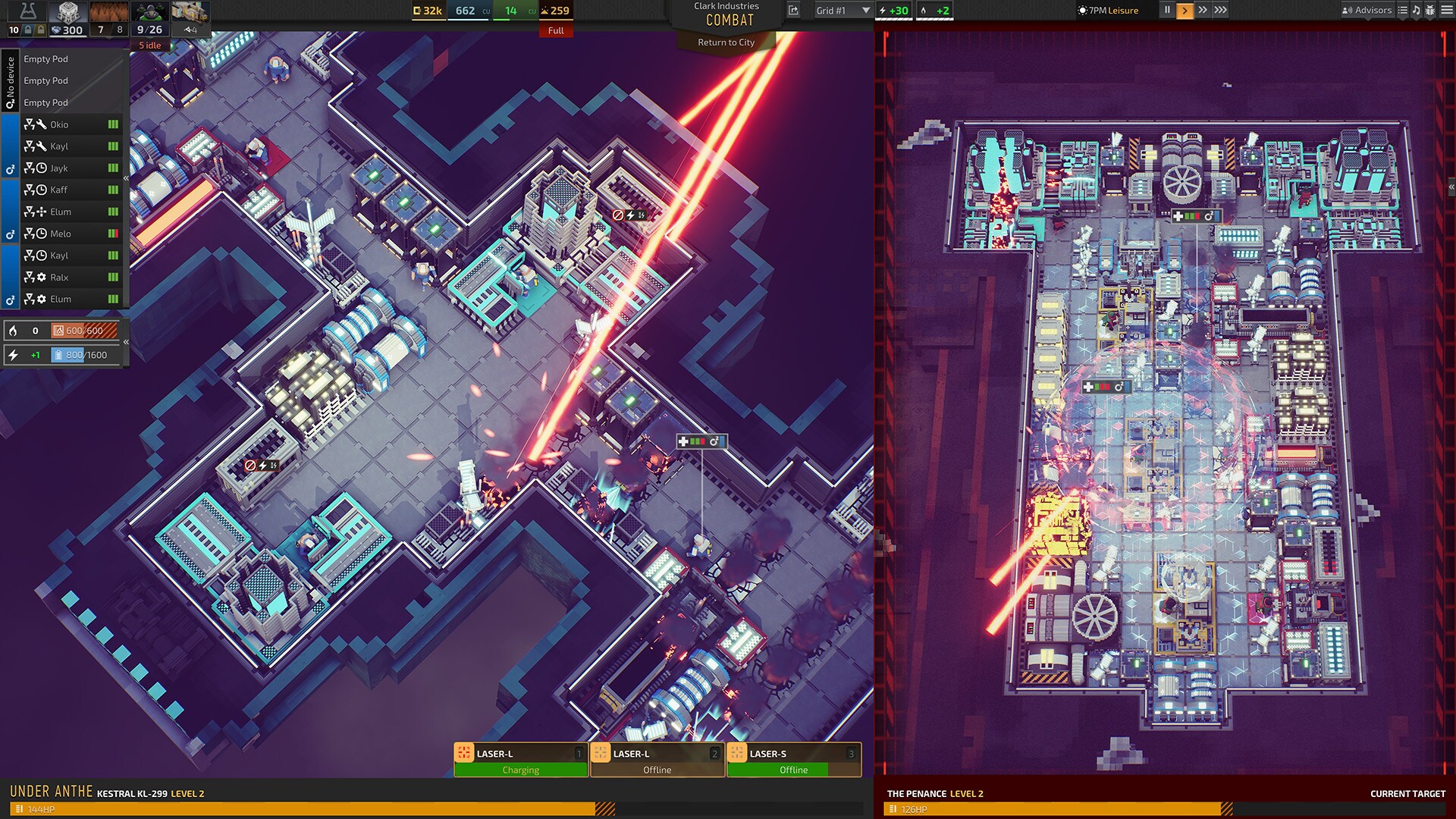Select the offline LASER-L weapon in slot 2
The width and height of the screenshot is (1456, 819).
tap(657, 760)
